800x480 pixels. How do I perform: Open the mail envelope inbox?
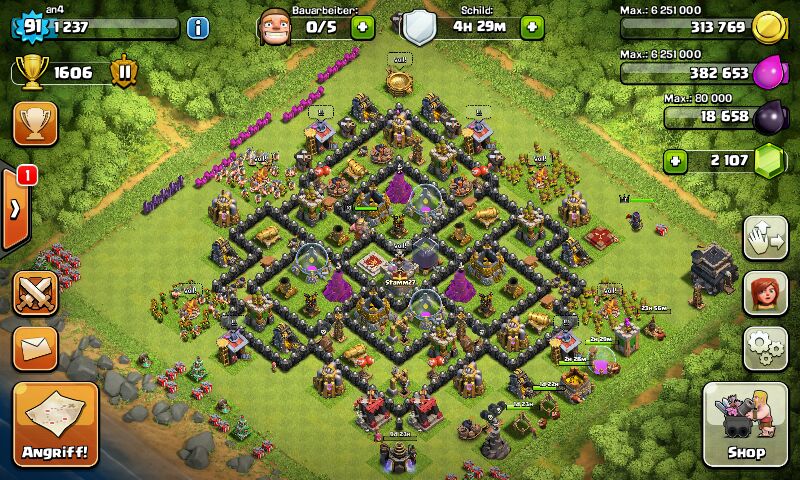point(35,347)
